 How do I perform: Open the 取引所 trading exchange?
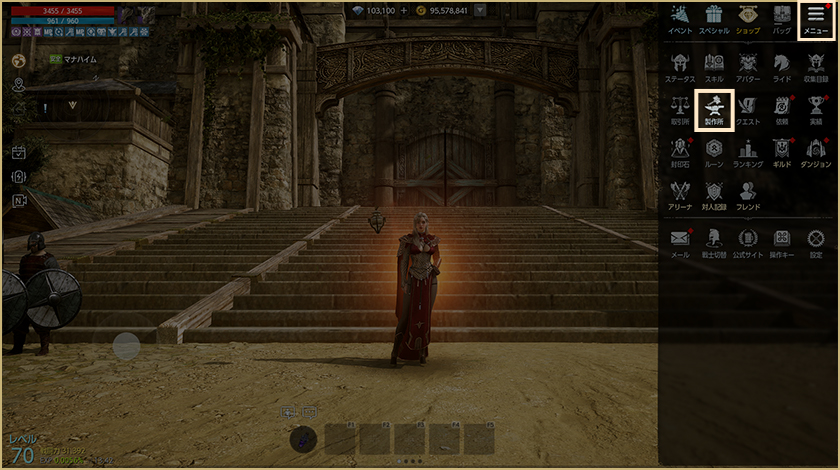(x=680, y=108)
